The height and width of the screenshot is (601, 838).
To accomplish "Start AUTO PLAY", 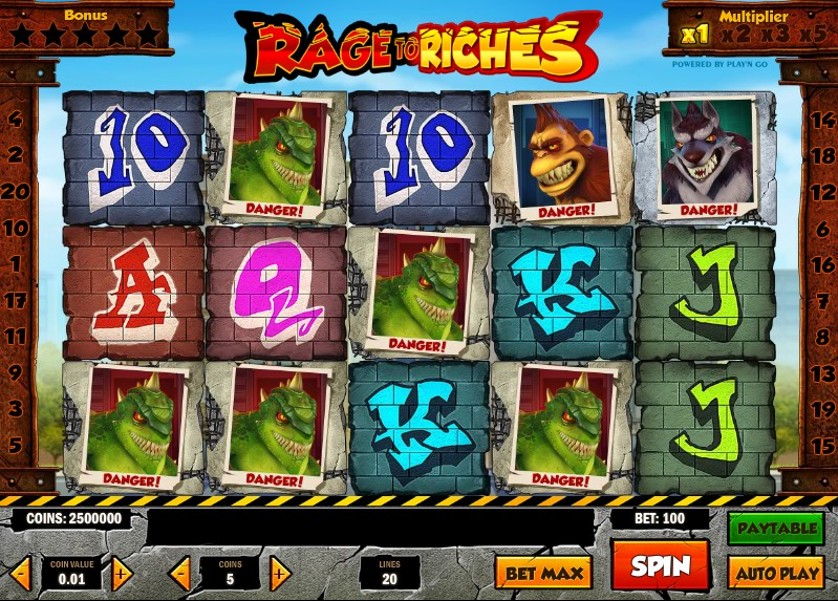I will pyautogui.click(x=774, y=573).
